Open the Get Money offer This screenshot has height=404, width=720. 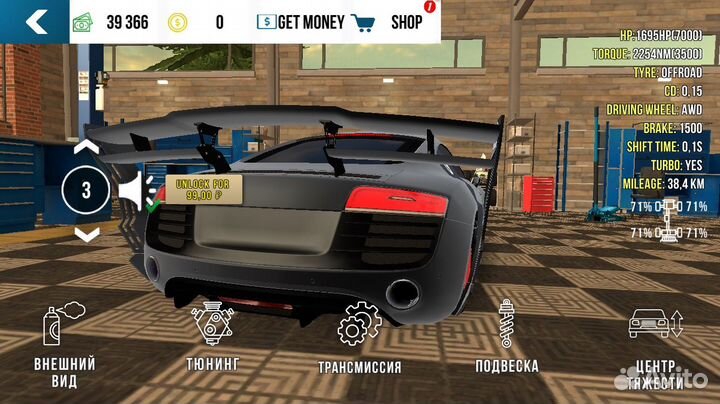point(300,22)
